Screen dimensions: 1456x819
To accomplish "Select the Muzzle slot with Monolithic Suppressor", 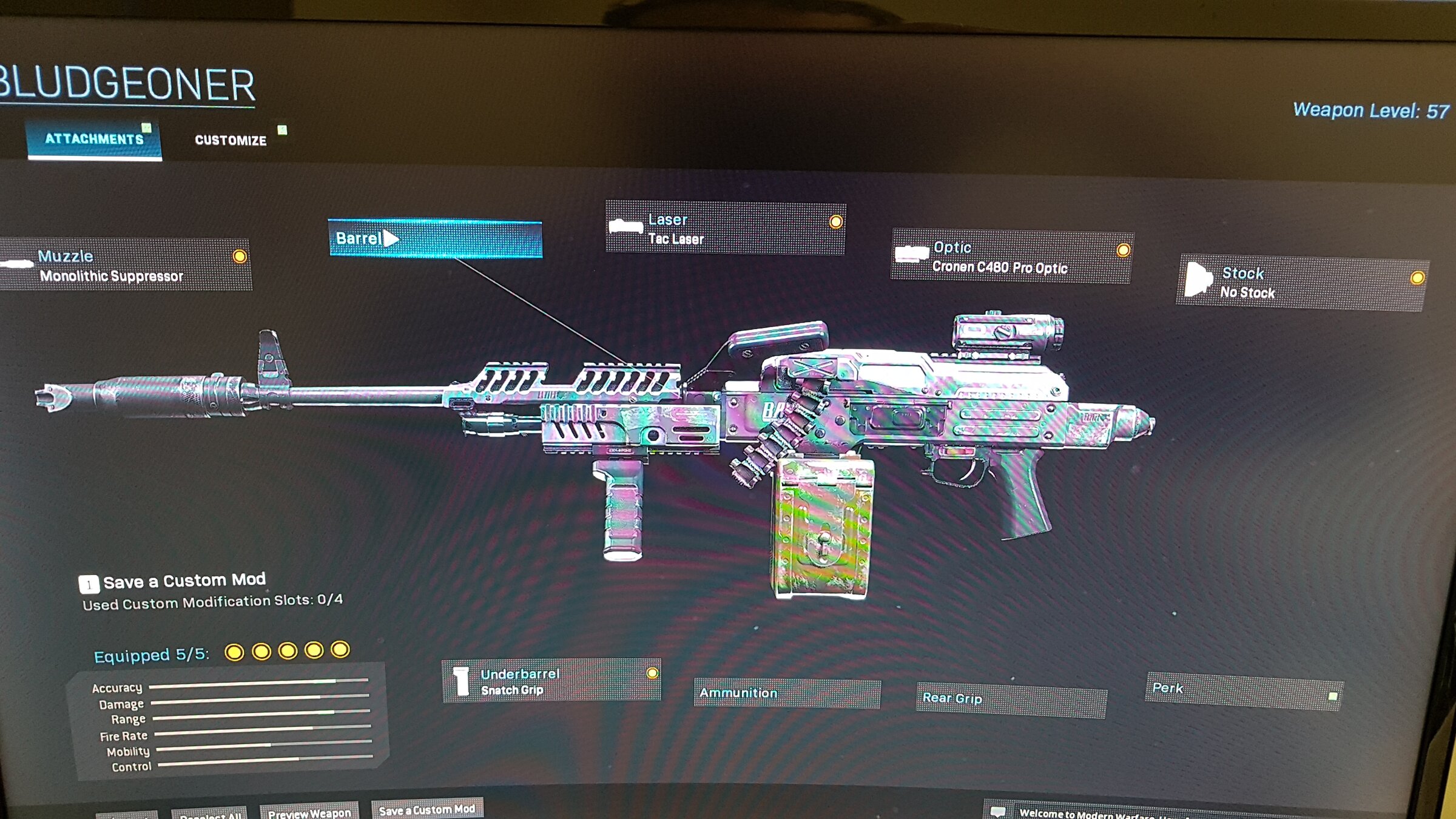I will click(x=124, y=266).
